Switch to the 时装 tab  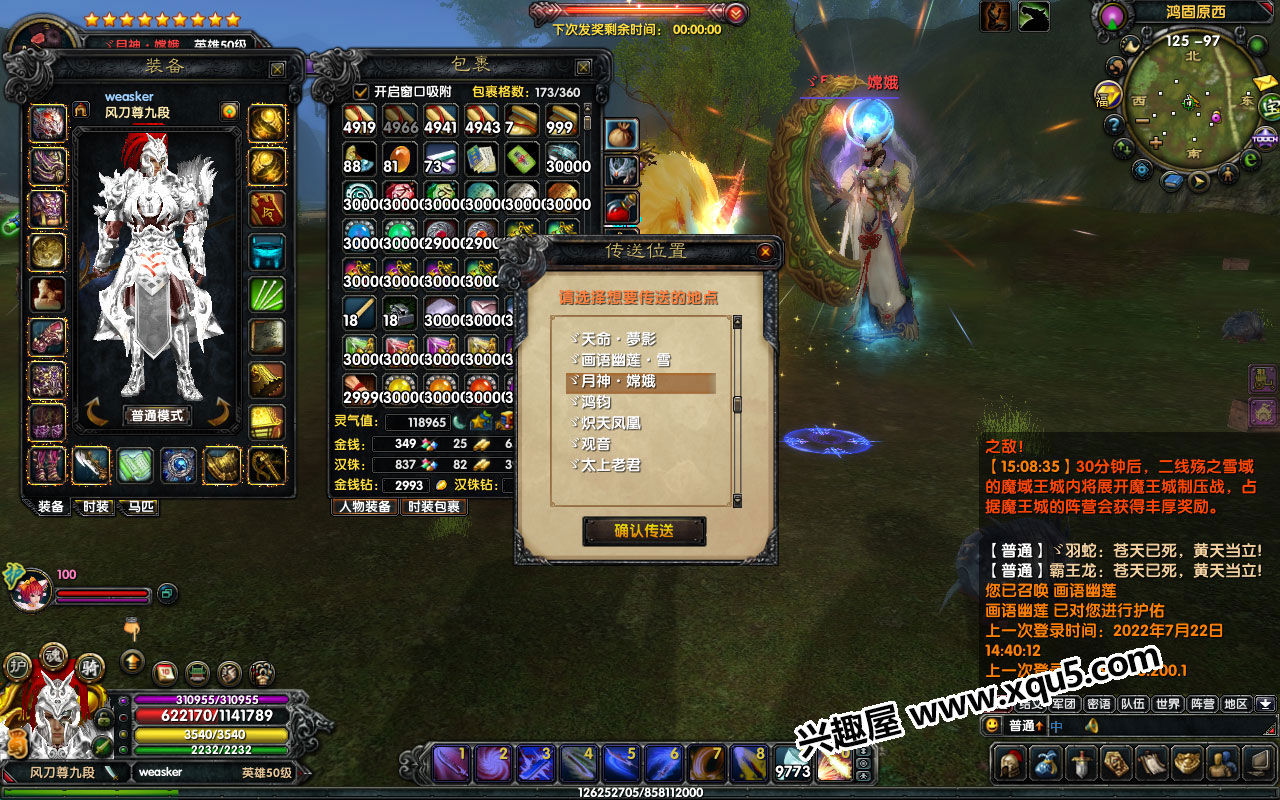(x=96, y=507)
